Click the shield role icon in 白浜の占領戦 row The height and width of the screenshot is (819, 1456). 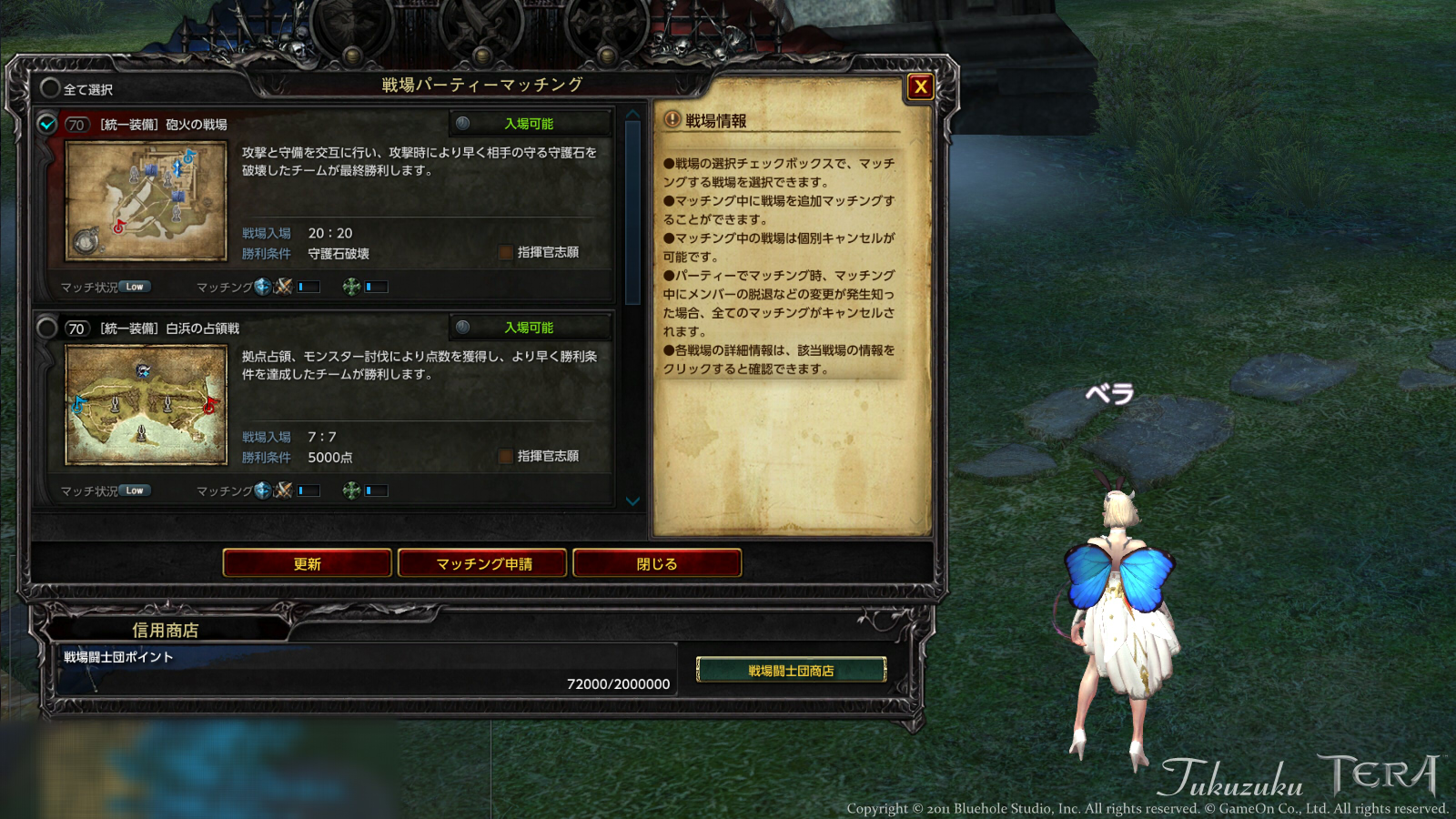click(261, 490)
